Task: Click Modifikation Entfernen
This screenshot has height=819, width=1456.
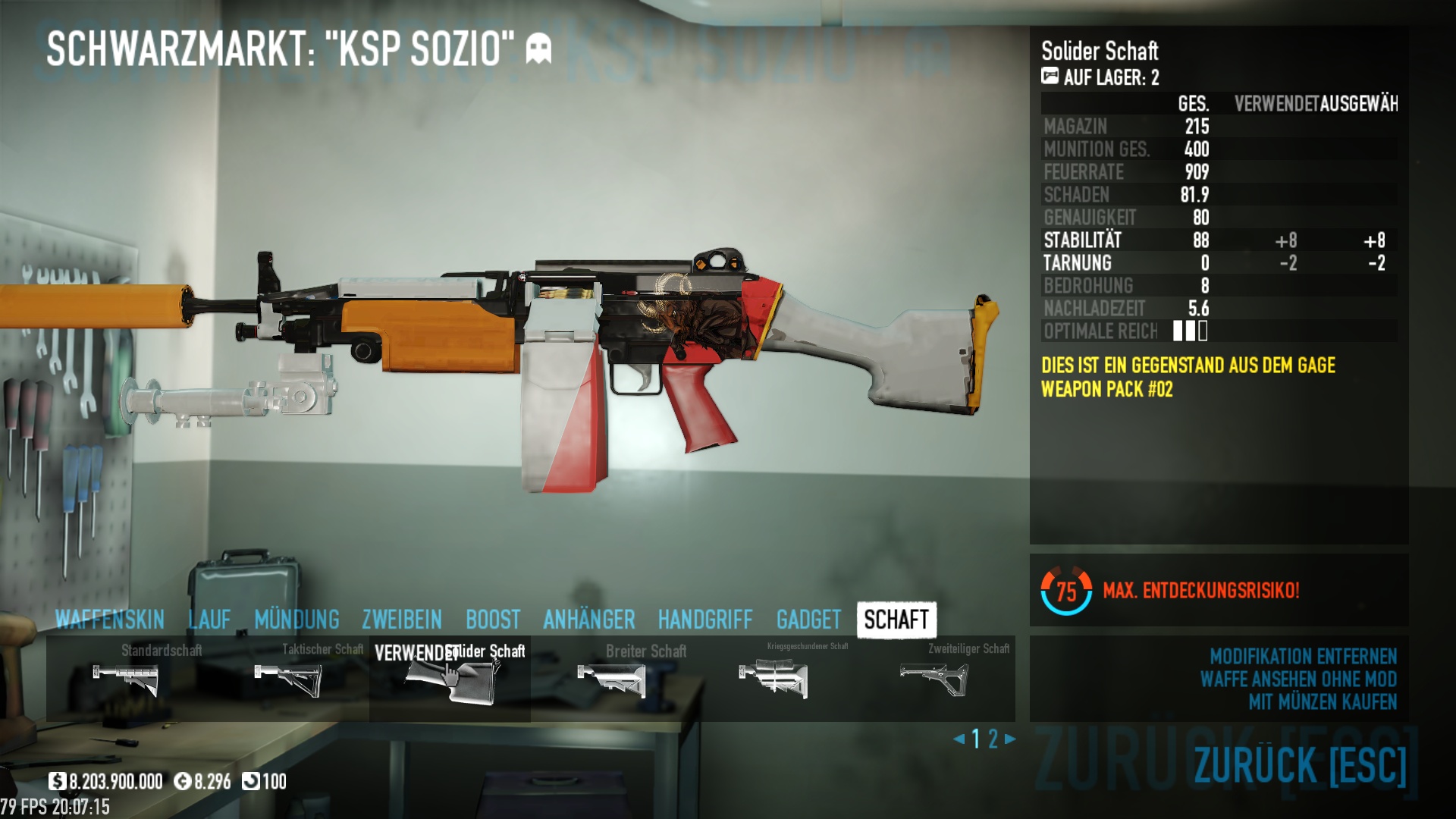Action: pyautogui.click(x=1303, y=656)
